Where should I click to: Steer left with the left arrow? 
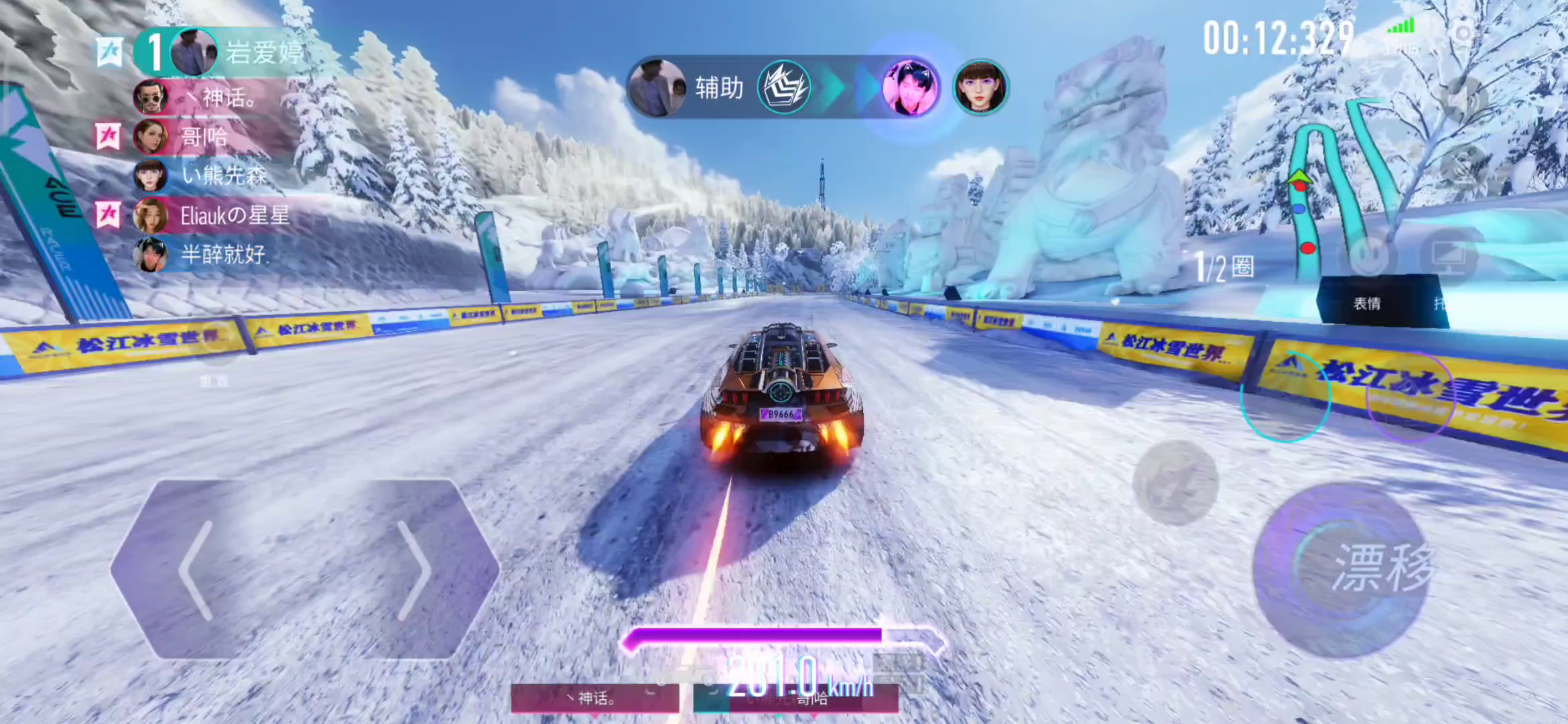click(x=196, y=570)
